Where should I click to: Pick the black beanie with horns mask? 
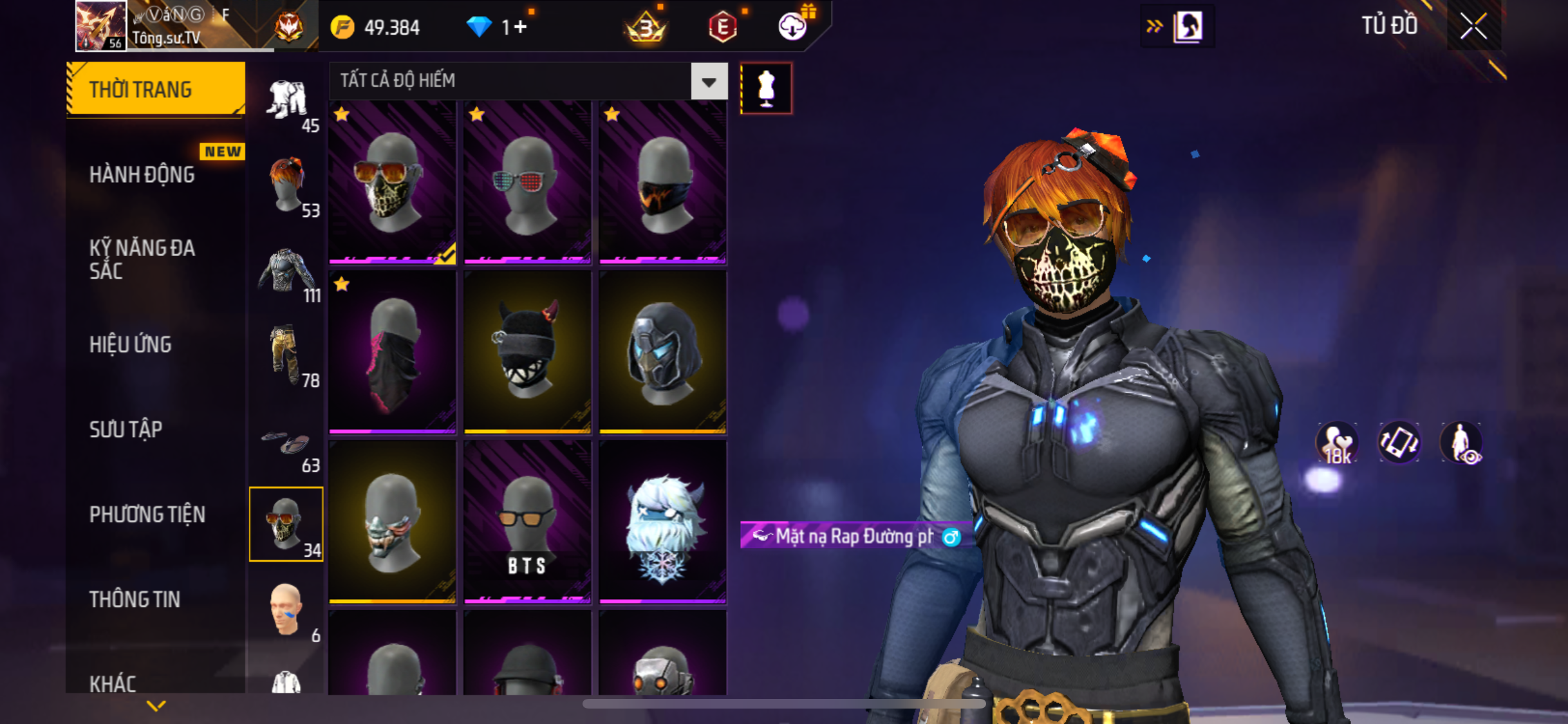coord(527,352)
